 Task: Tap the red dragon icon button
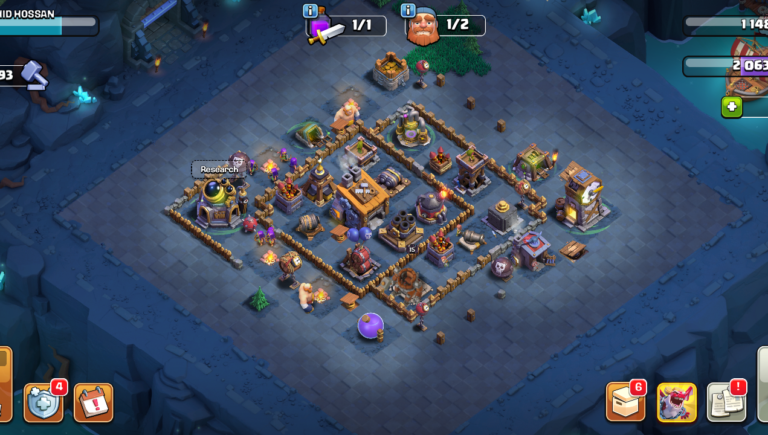tap(677, 402)
